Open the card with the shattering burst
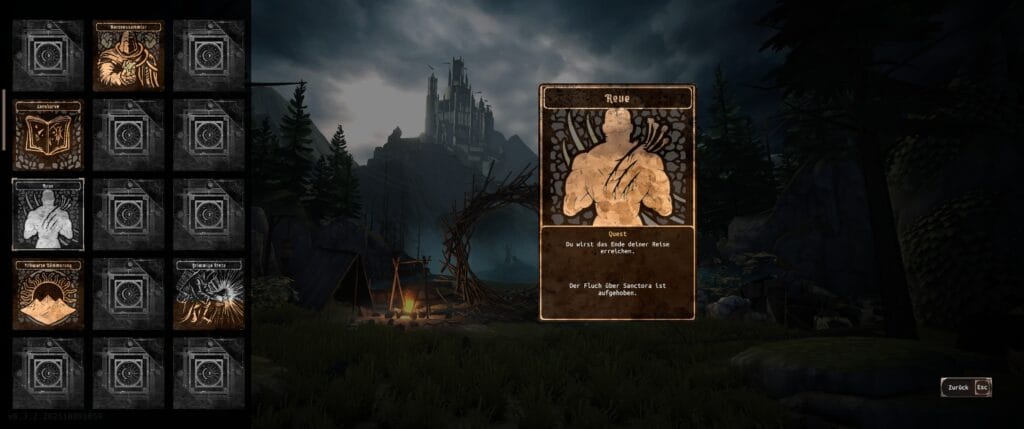The image size is (1024, 429). pyautogui.click(x=208, y=294)
